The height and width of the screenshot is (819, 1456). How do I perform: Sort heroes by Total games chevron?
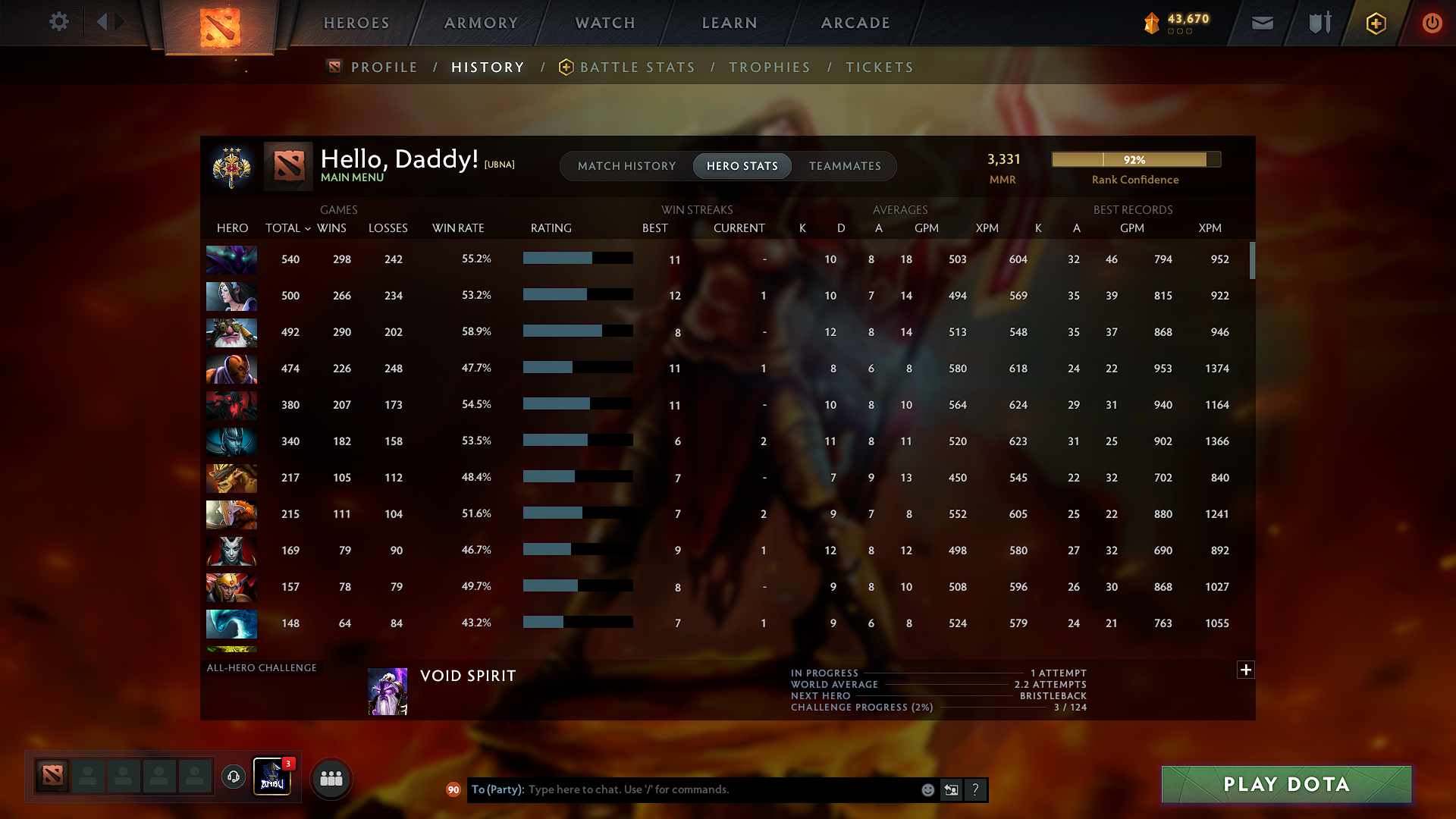point(307,228)
